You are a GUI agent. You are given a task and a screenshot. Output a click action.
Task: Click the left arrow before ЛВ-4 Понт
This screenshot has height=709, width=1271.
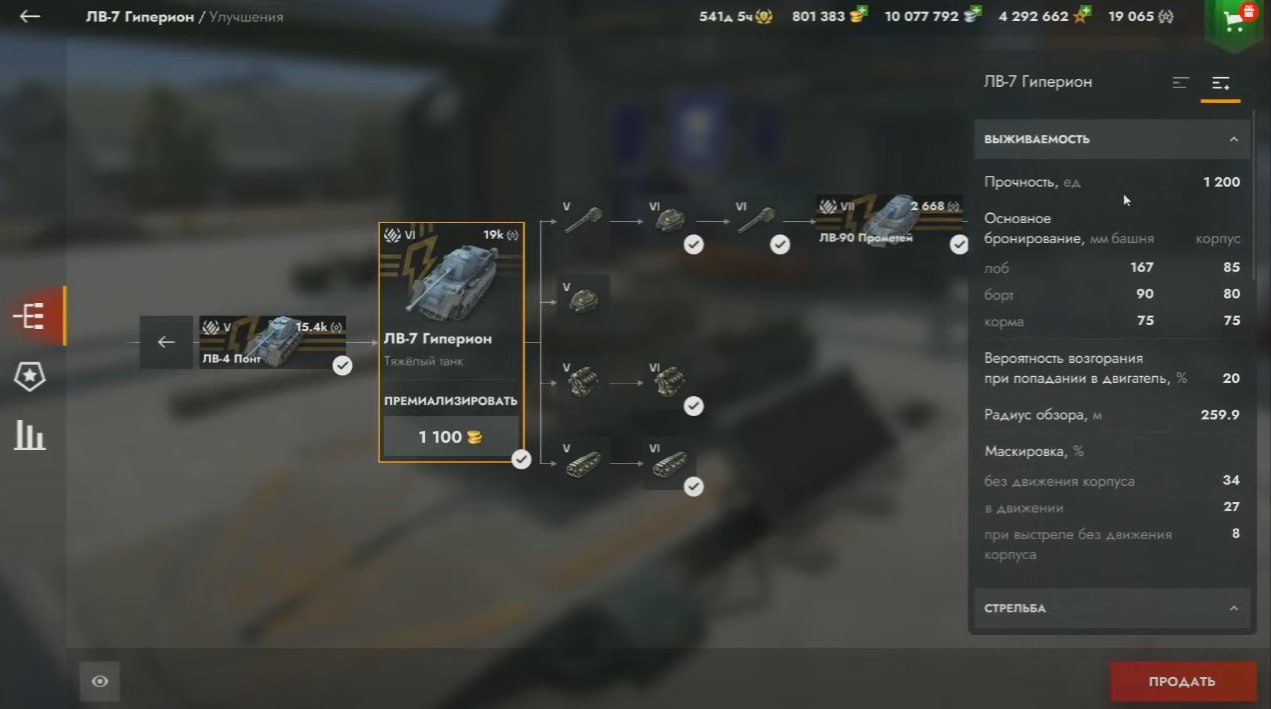(166, 342)
